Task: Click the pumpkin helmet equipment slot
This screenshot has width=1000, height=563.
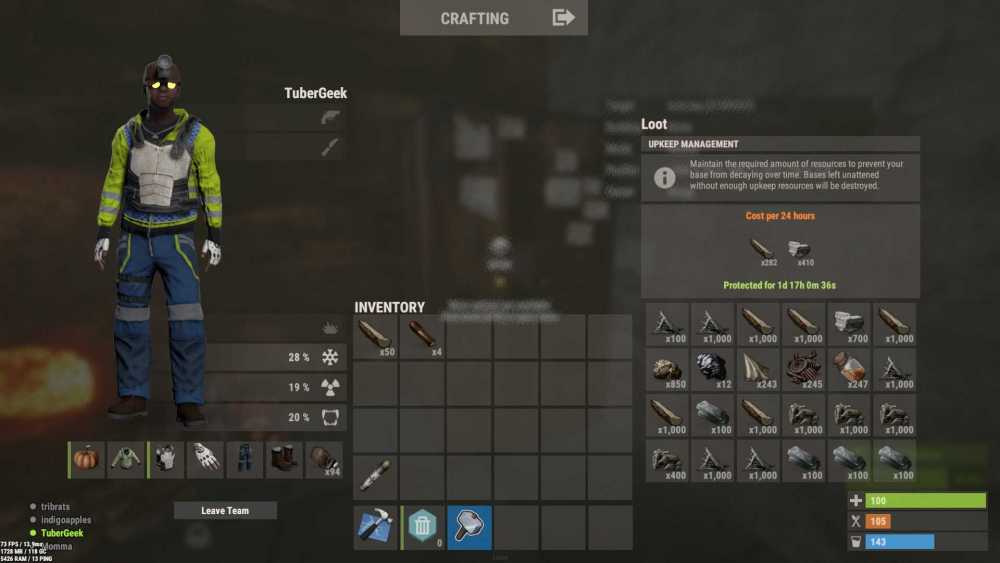Action: 87,460
